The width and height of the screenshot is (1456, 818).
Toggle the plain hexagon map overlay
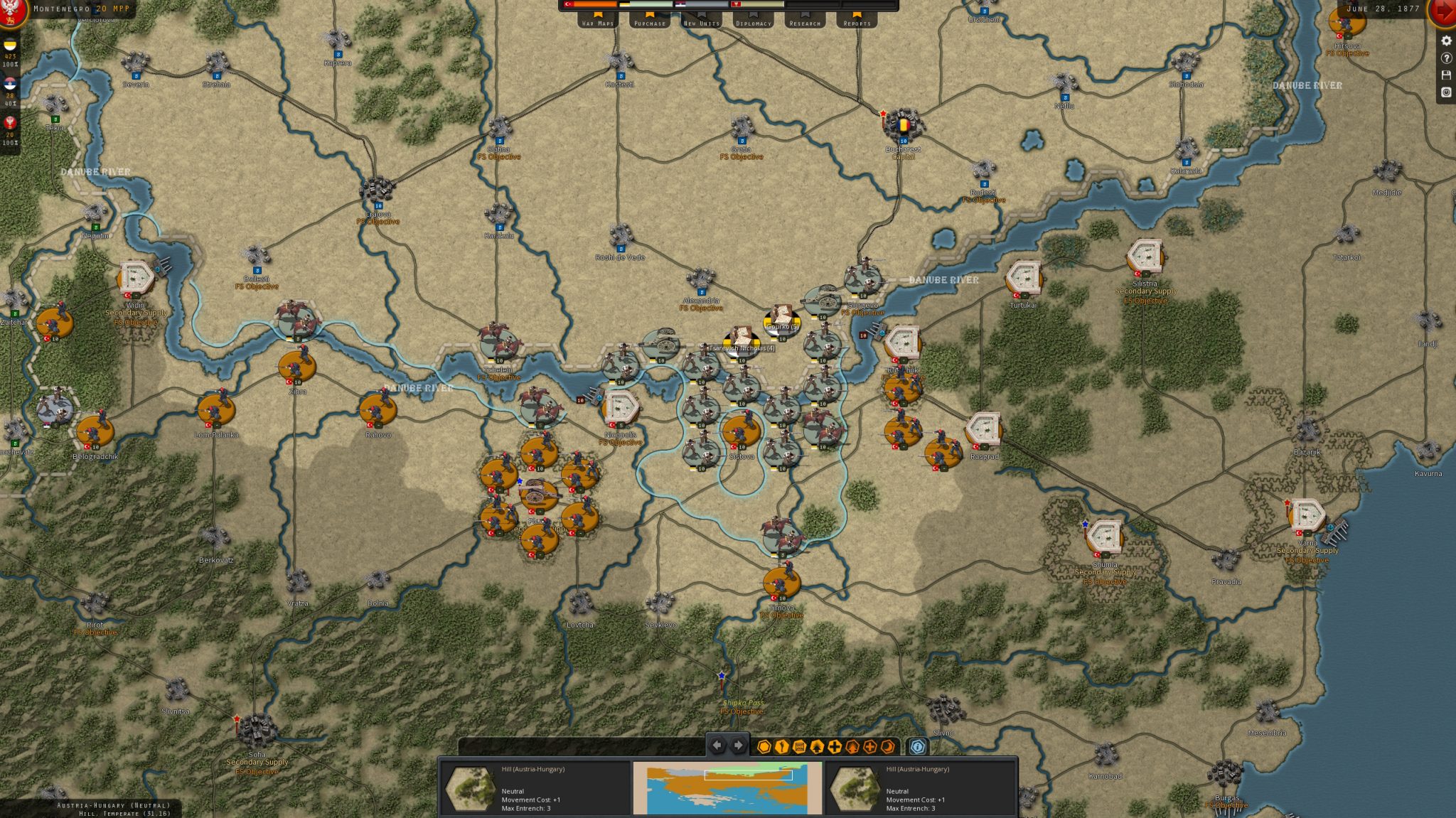pyautogui.click(x=764, y=747)
